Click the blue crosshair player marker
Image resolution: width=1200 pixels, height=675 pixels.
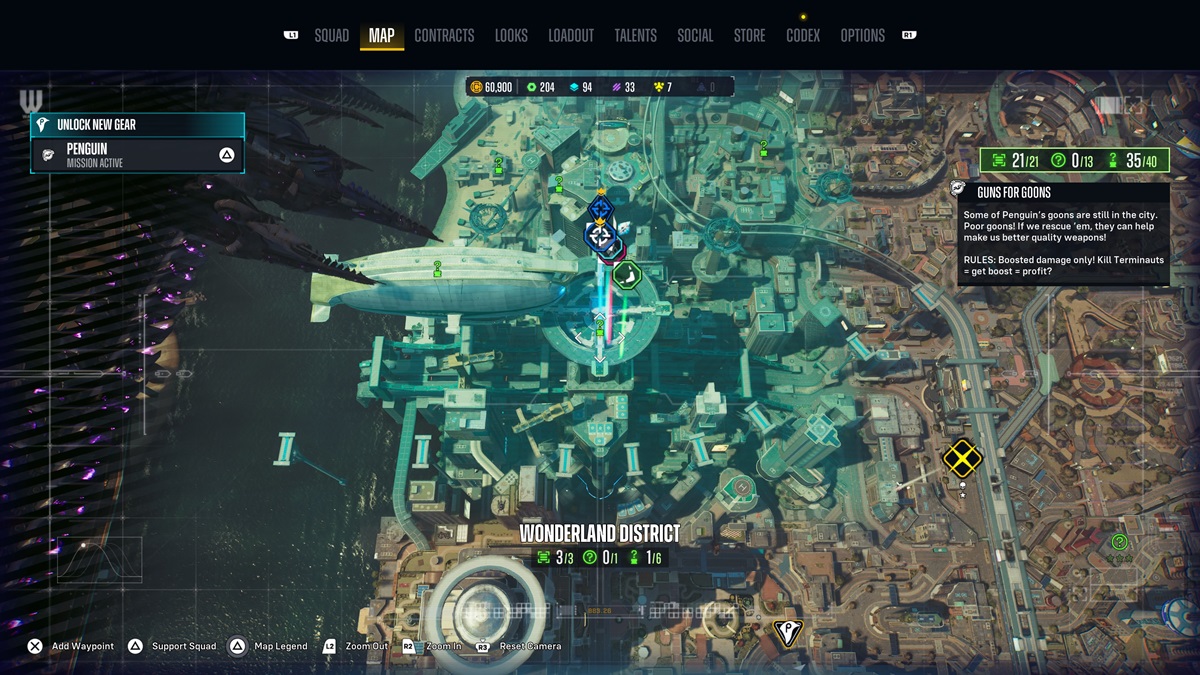coord(600,236)
